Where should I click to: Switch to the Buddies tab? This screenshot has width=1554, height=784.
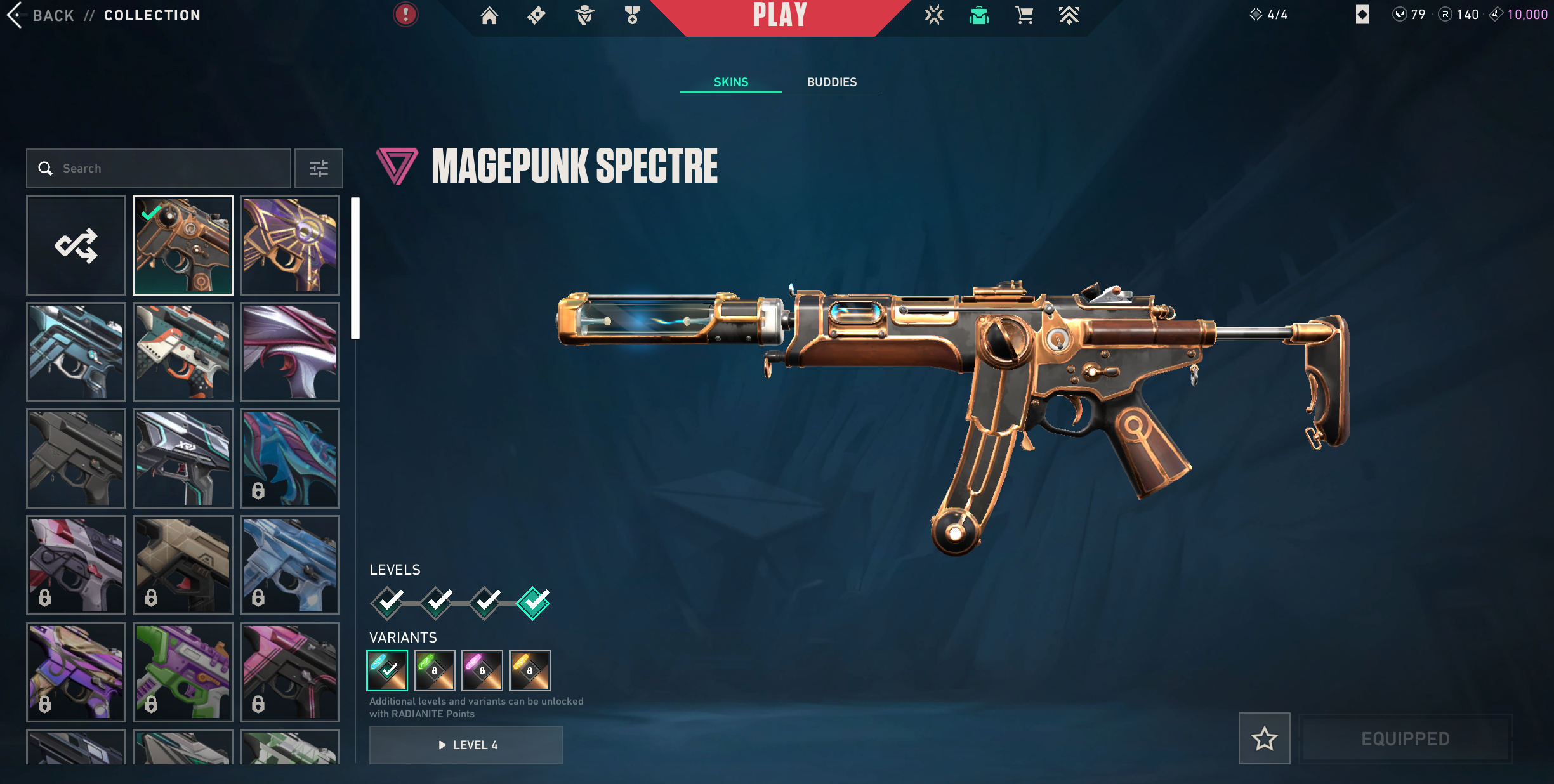831,82
